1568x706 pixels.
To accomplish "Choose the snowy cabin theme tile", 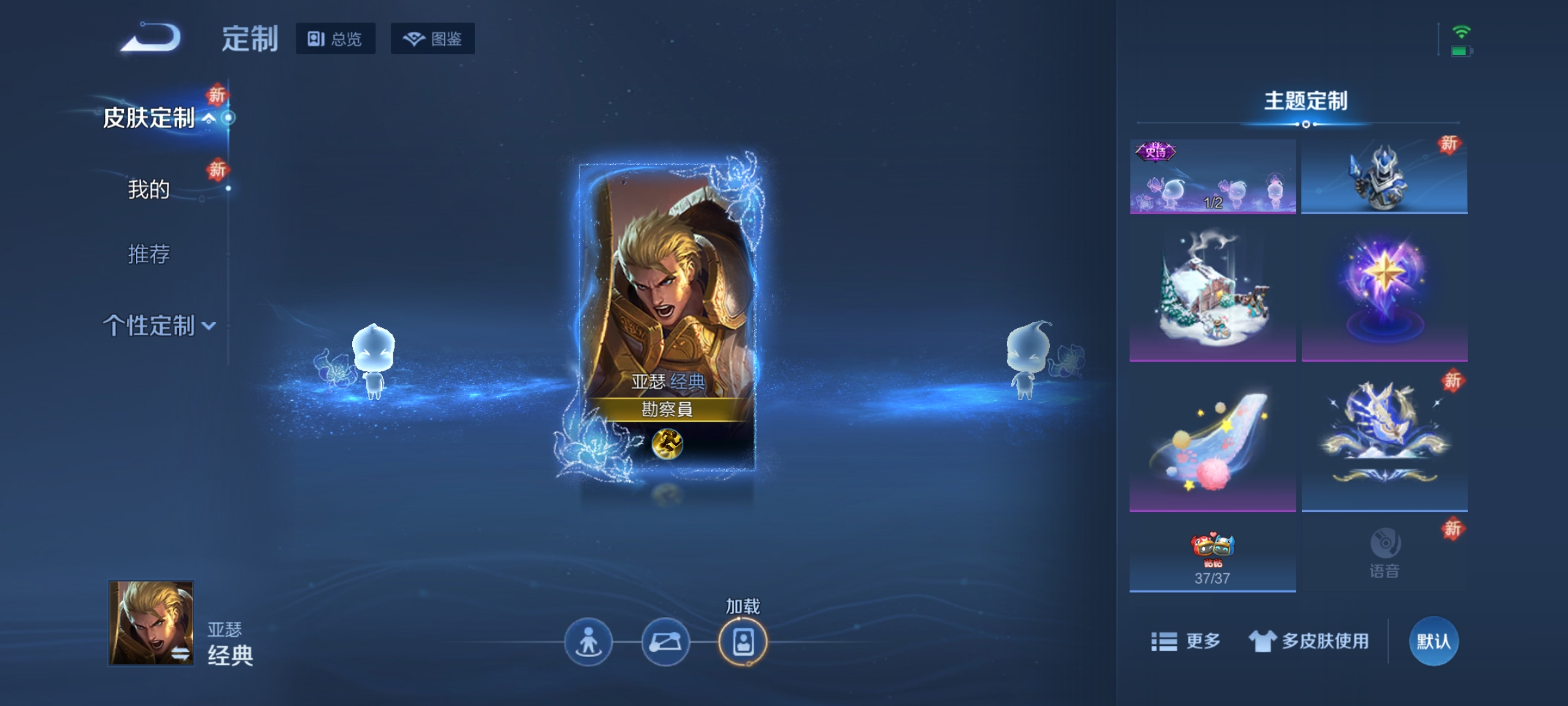I will [1213, 294].
